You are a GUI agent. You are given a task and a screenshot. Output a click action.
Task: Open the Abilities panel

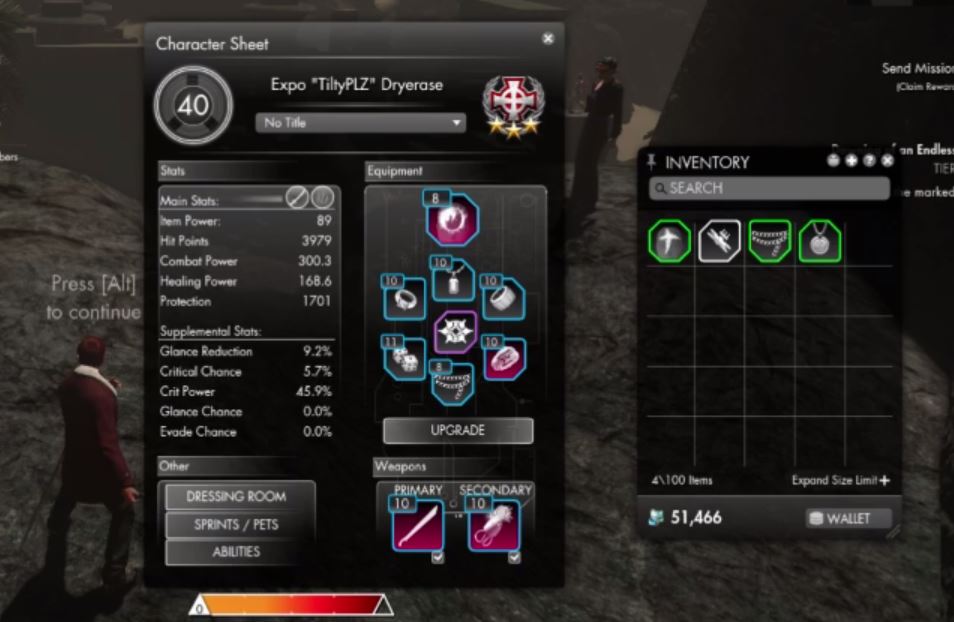pos(236,551)
